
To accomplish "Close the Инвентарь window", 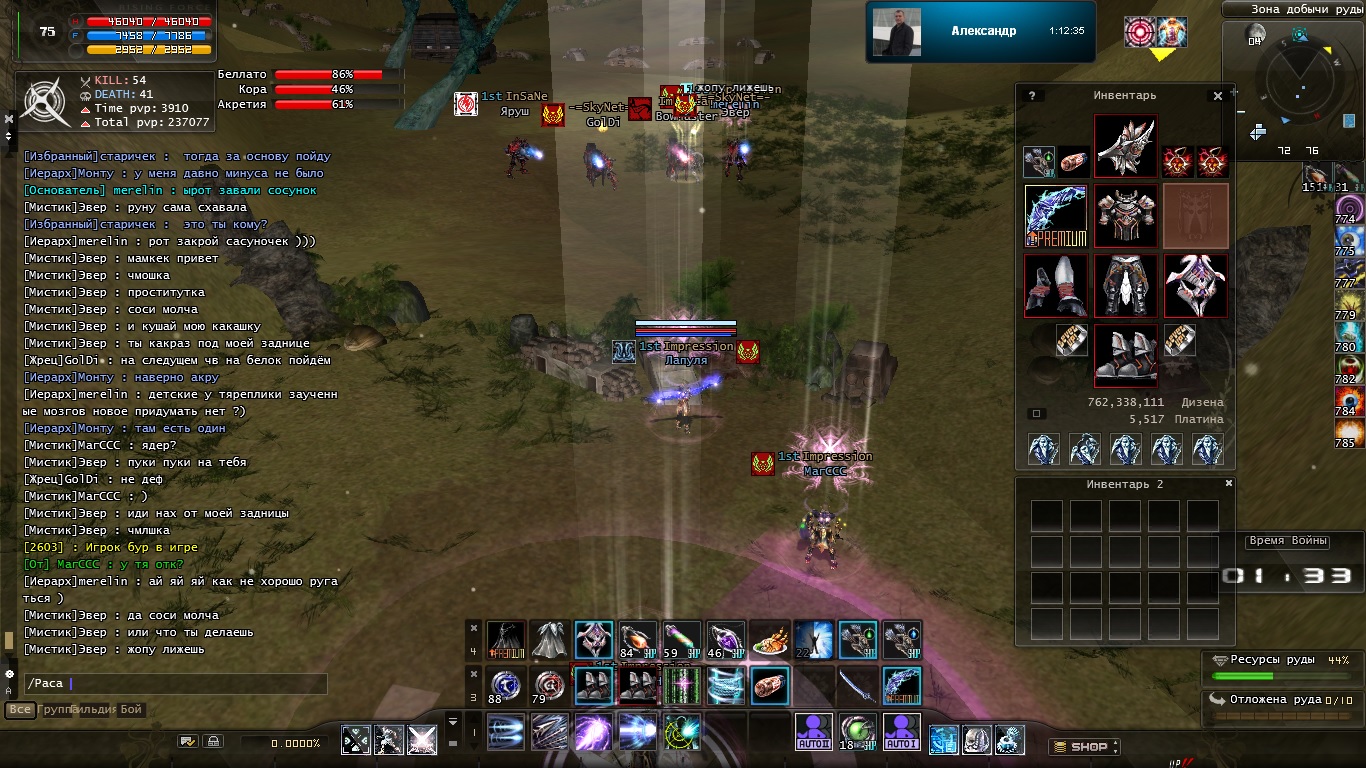I will 1218,96.
